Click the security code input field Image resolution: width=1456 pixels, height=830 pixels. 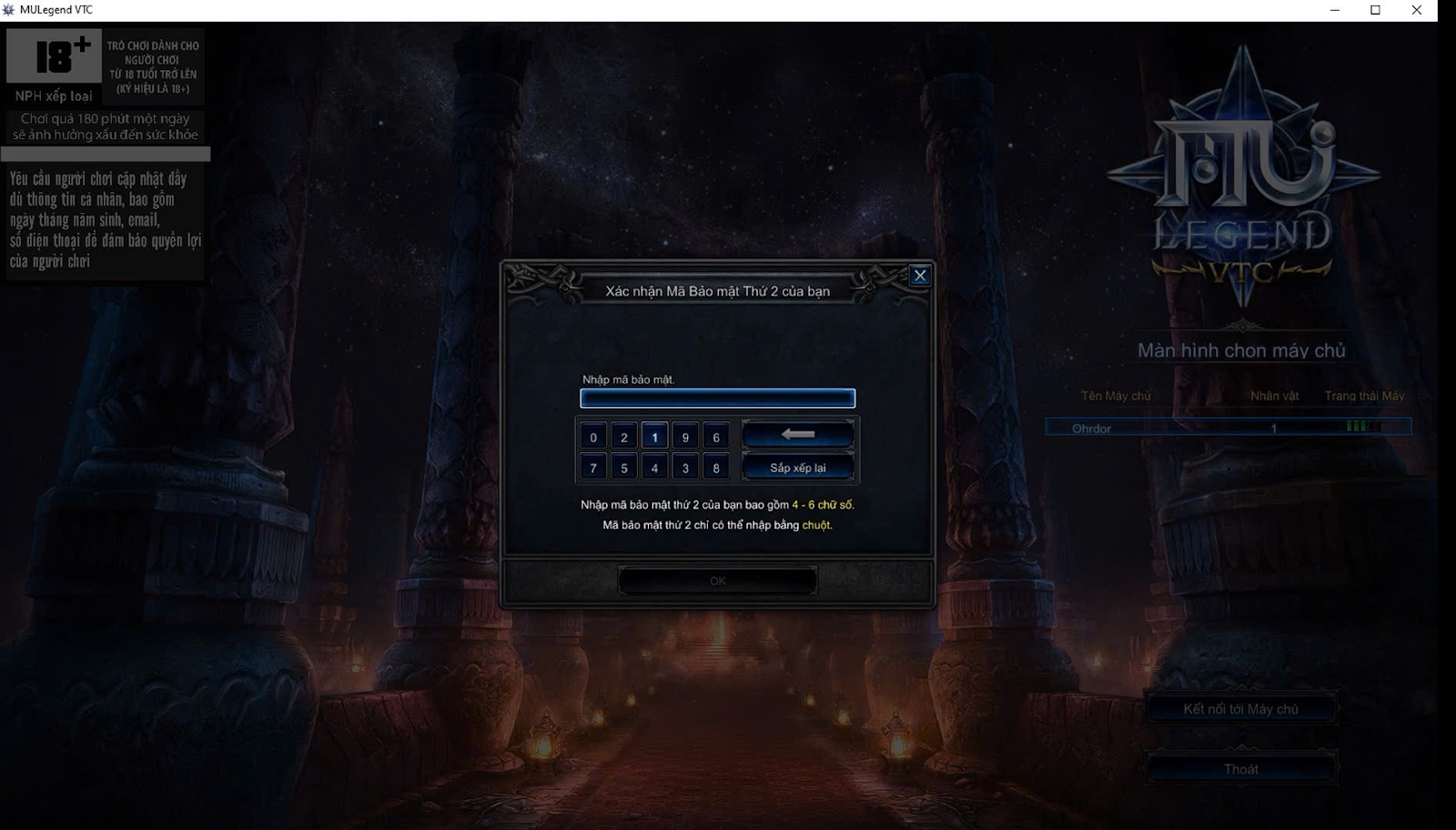(x=717, y=398)
